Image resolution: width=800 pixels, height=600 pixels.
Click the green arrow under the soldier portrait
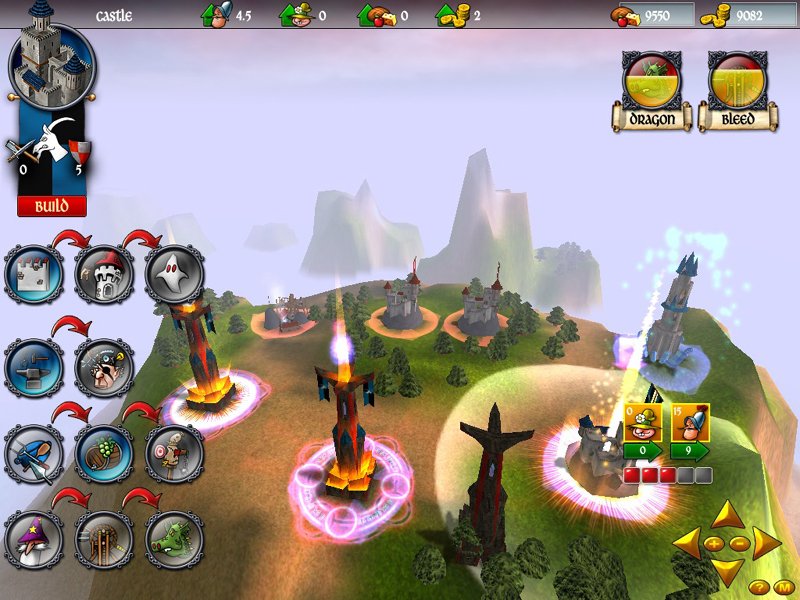point(690,452)
